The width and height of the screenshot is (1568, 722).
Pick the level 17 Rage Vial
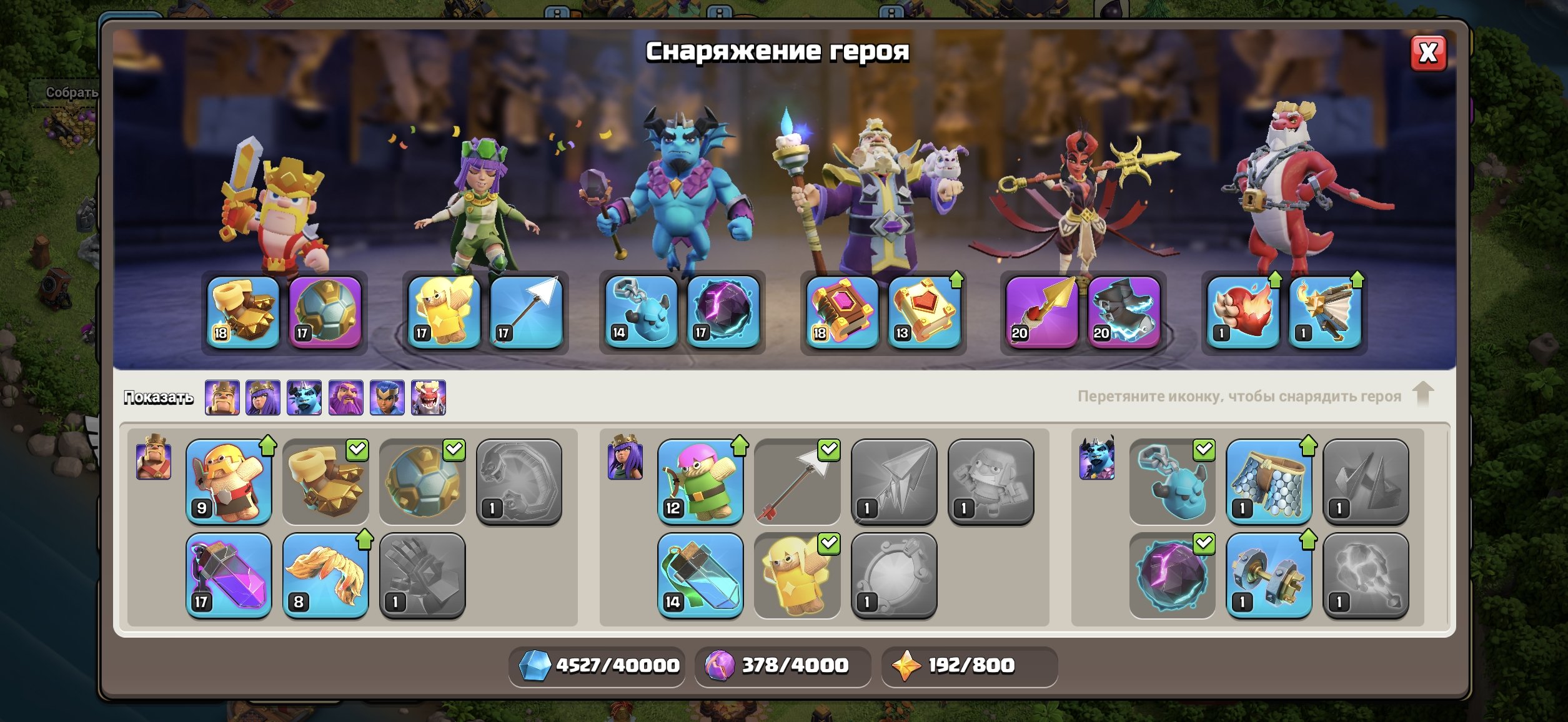[229, 575]
